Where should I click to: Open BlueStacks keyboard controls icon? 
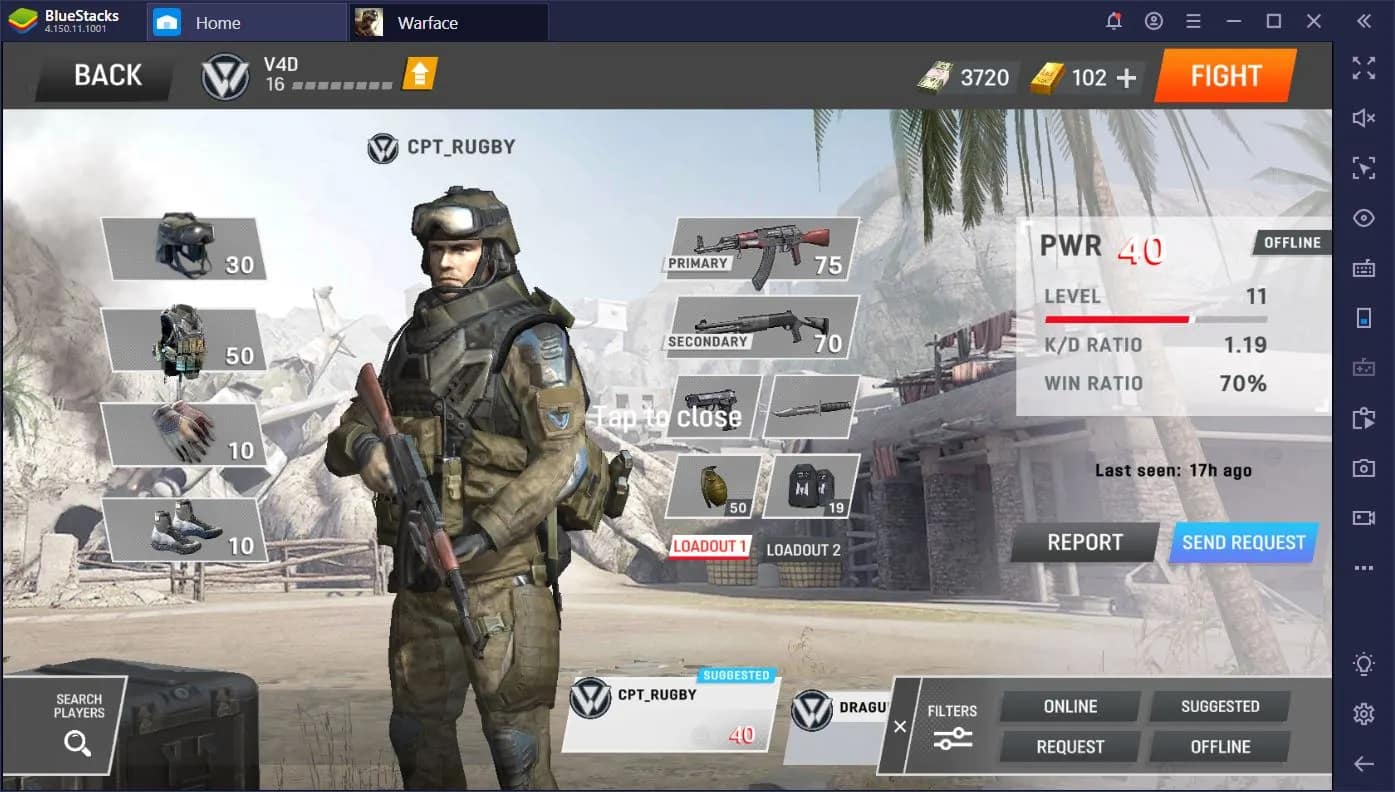(1363, 268)
